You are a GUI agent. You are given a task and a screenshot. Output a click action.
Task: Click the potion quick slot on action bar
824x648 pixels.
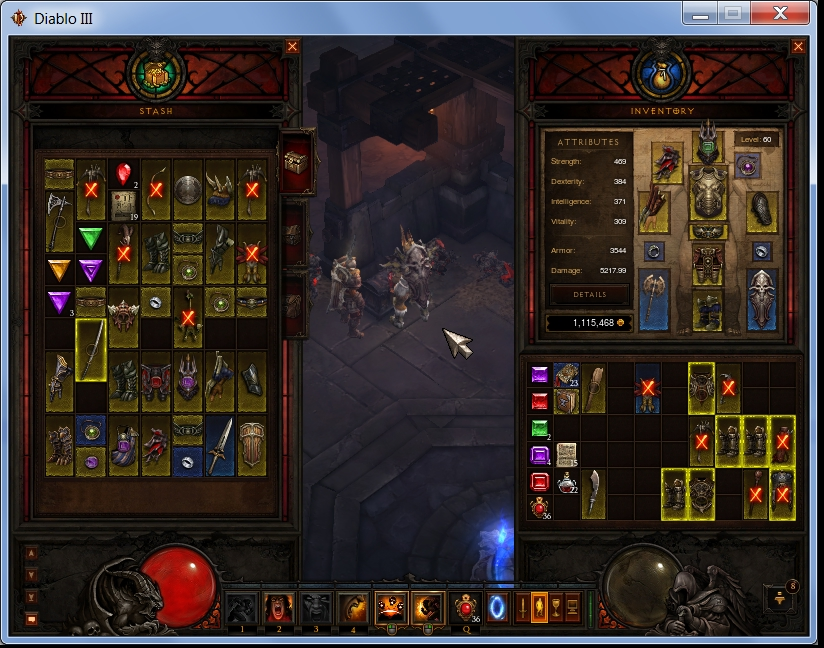point(464,607)
